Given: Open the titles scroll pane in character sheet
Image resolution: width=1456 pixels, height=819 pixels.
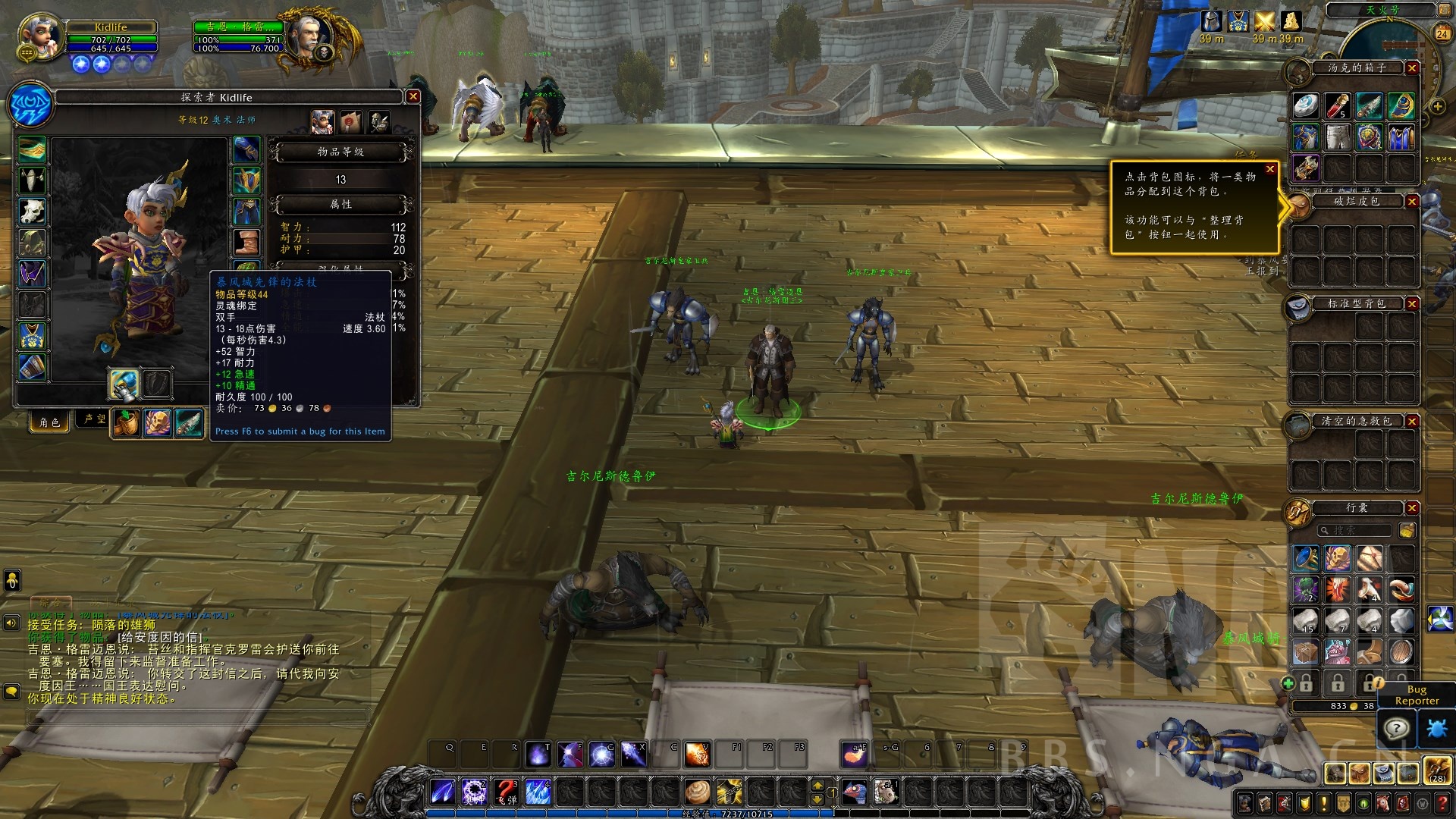Looking at the screenshot, I should (350, 121).
